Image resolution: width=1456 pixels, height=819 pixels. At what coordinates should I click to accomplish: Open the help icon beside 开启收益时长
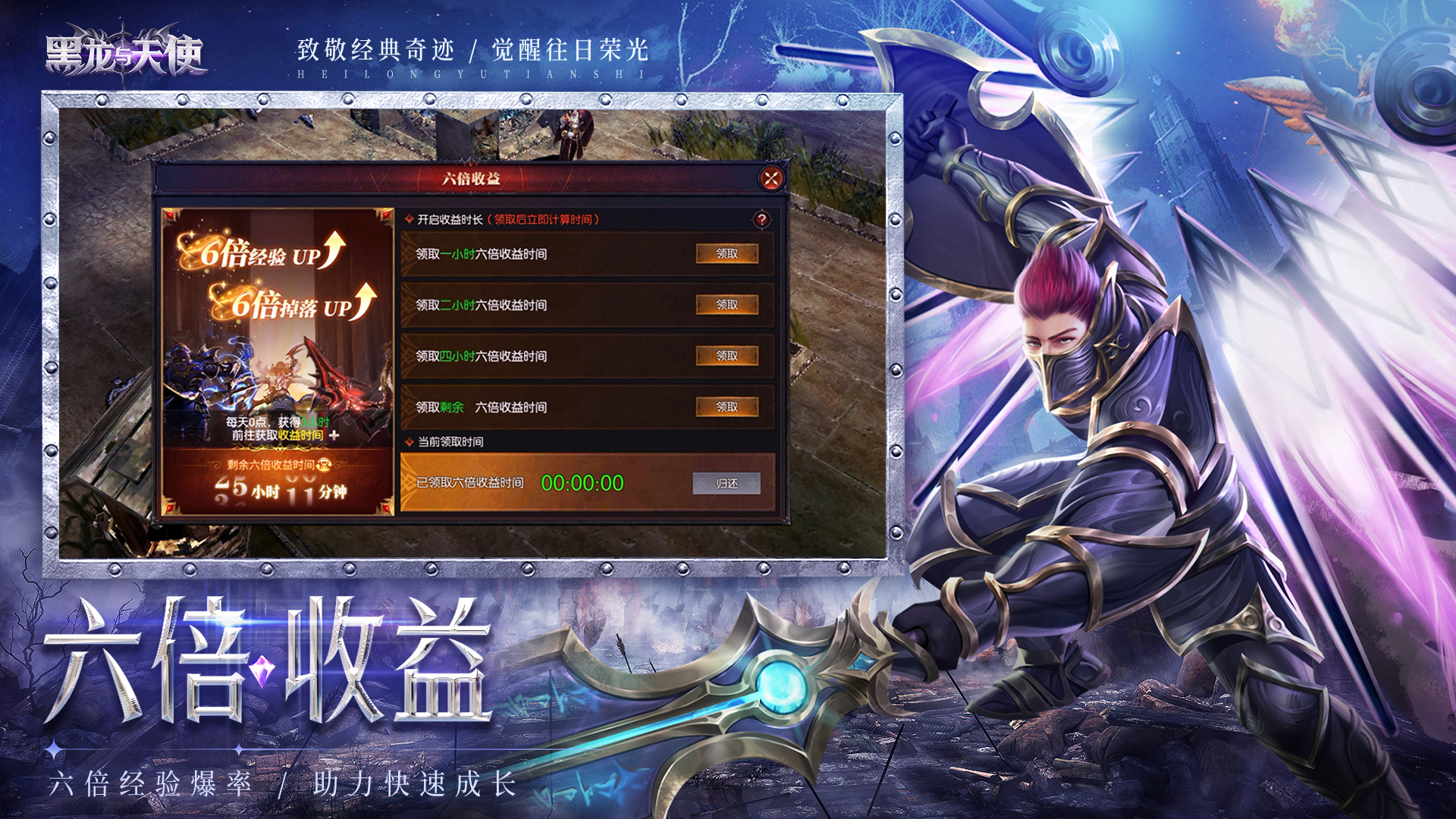[763, 219]
